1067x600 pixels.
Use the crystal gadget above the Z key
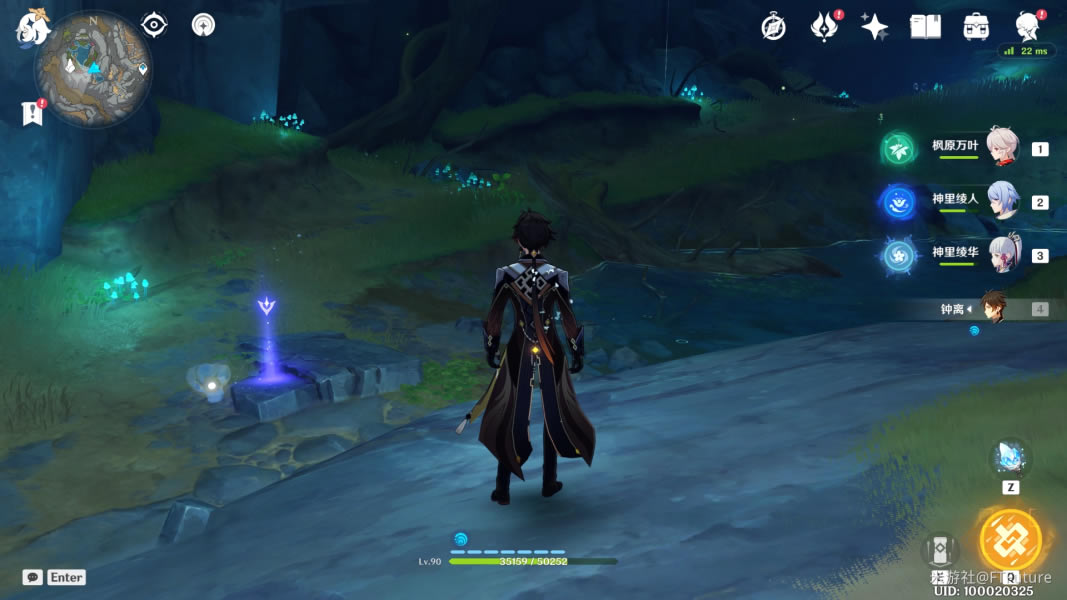1010,459
